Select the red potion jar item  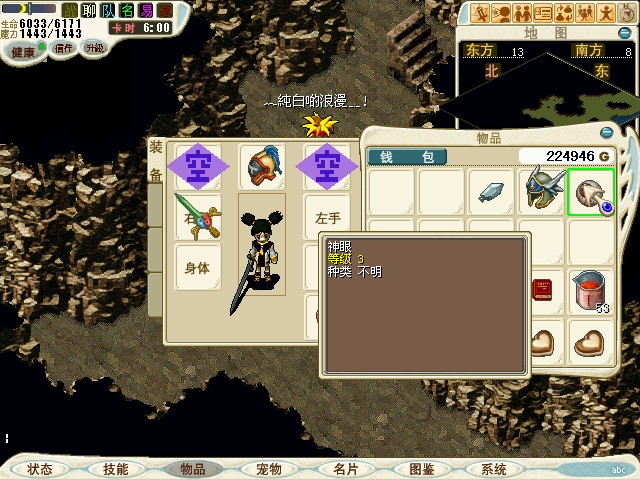coord(592,291)
